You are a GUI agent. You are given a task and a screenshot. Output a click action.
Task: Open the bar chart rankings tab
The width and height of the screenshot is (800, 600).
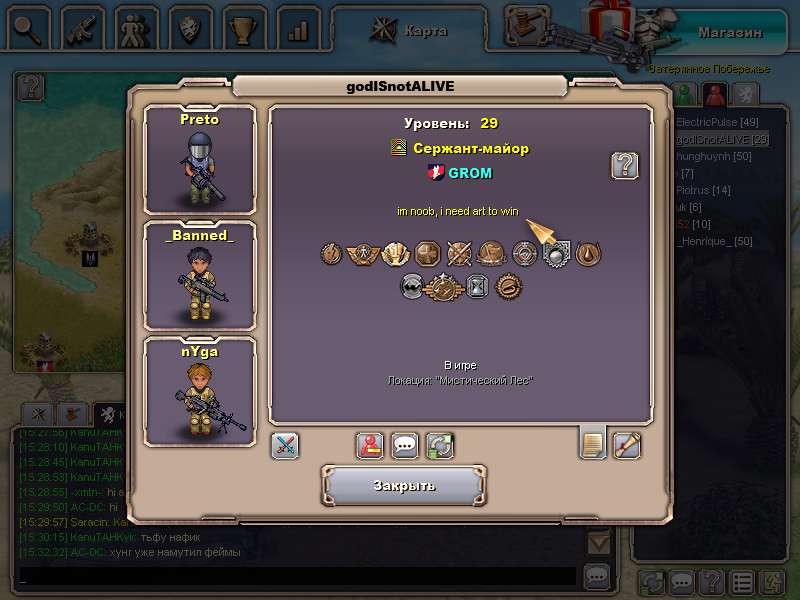[x=297, y=28]
